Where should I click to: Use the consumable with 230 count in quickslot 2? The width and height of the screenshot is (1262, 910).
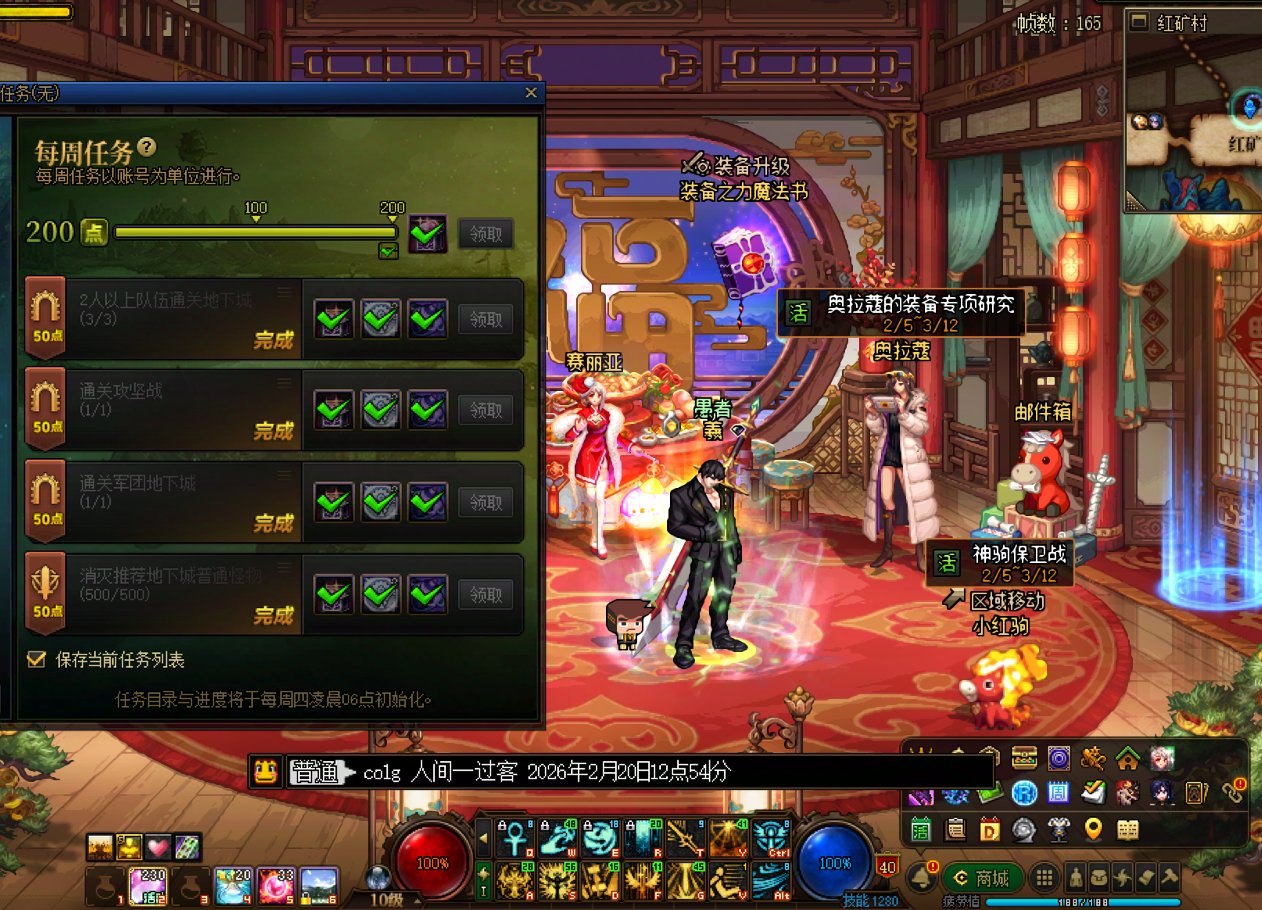(148, 886)
